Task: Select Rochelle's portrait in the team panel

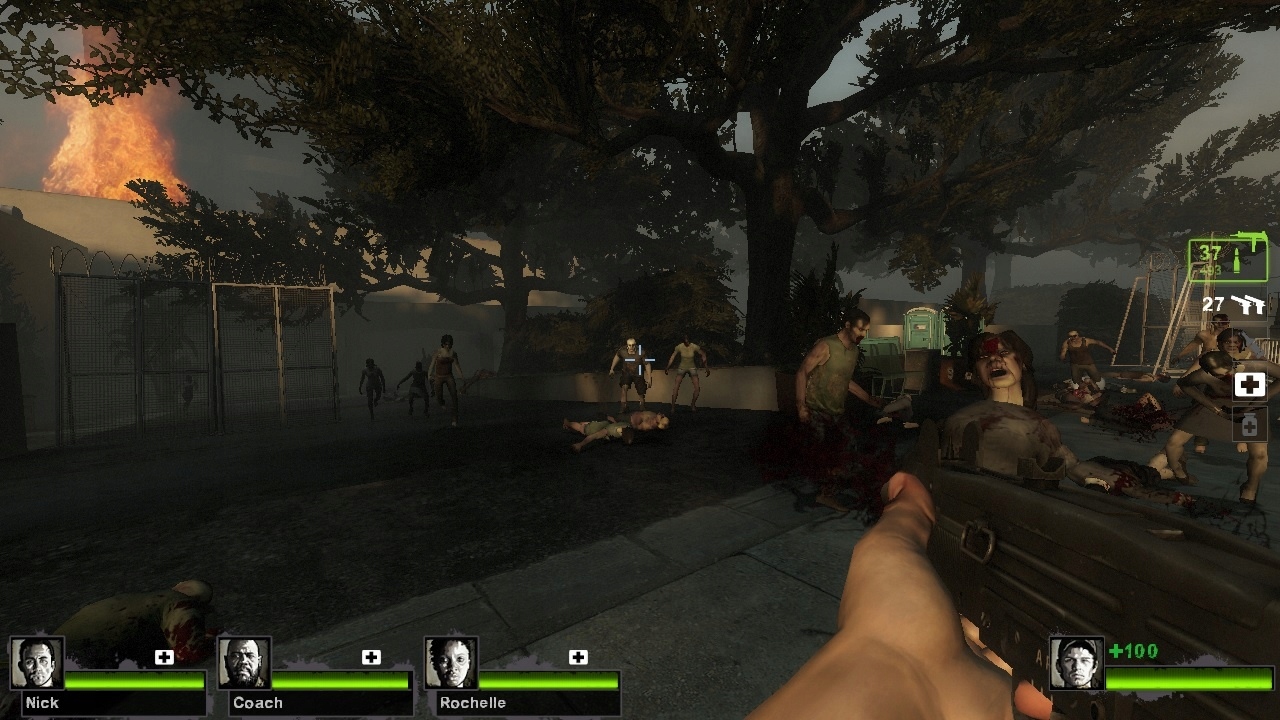Action: 452,663
